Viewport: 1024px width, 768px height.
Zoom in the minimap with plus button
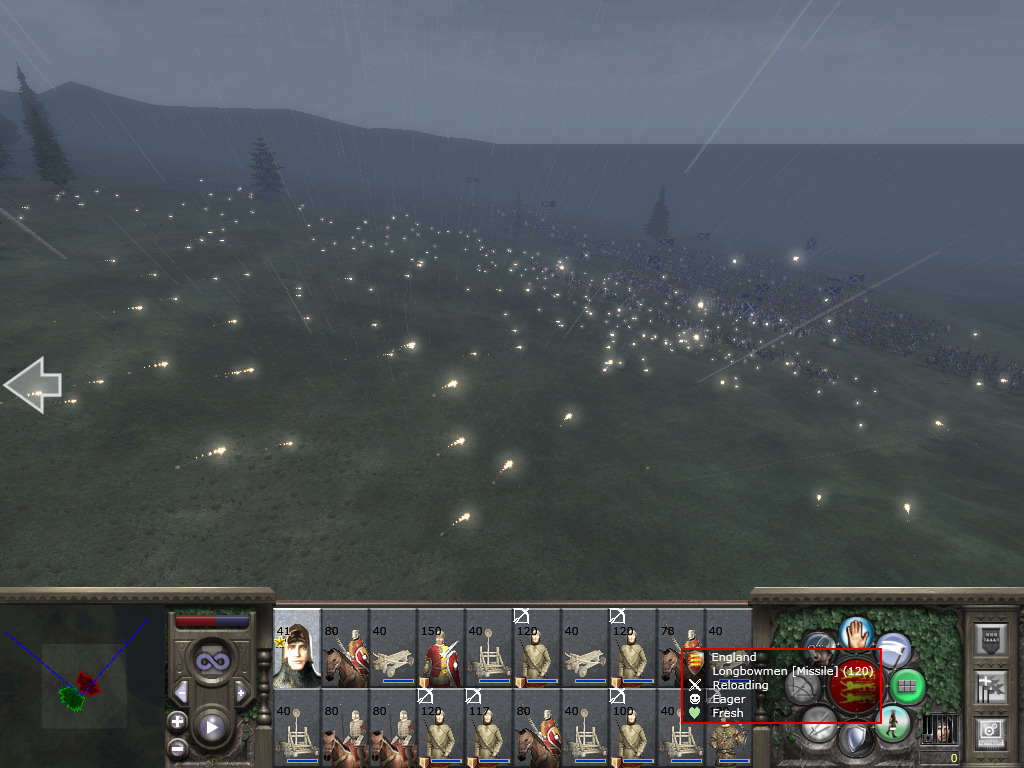pyautogui.click(x=177, y=721)
